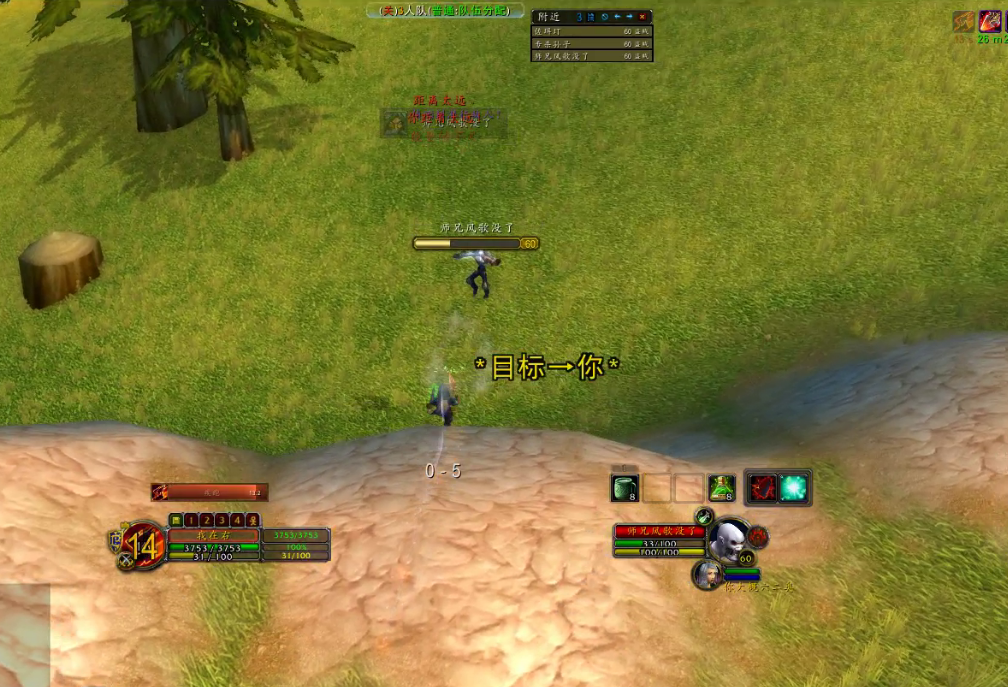1008x687 pixels.
Task: Activate the teal burst ability icon
Action: 794,488
